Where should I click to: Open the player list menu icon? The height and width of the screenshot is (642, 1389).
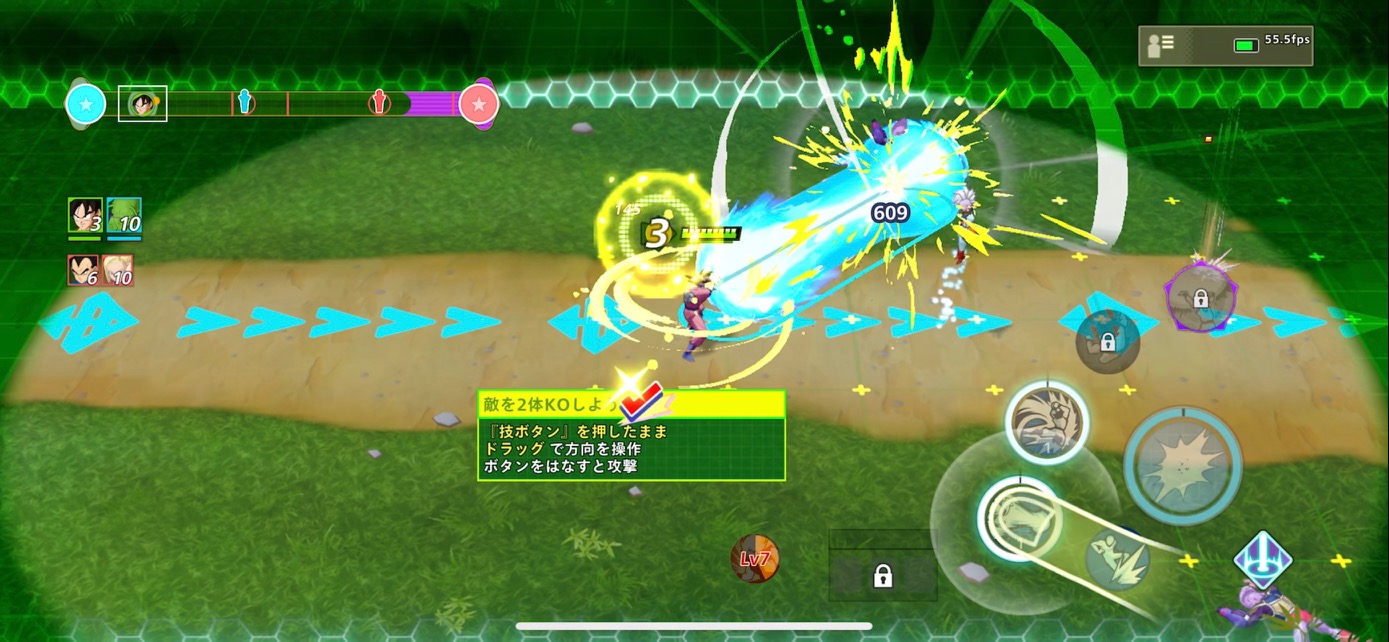tap(1161, 44)
